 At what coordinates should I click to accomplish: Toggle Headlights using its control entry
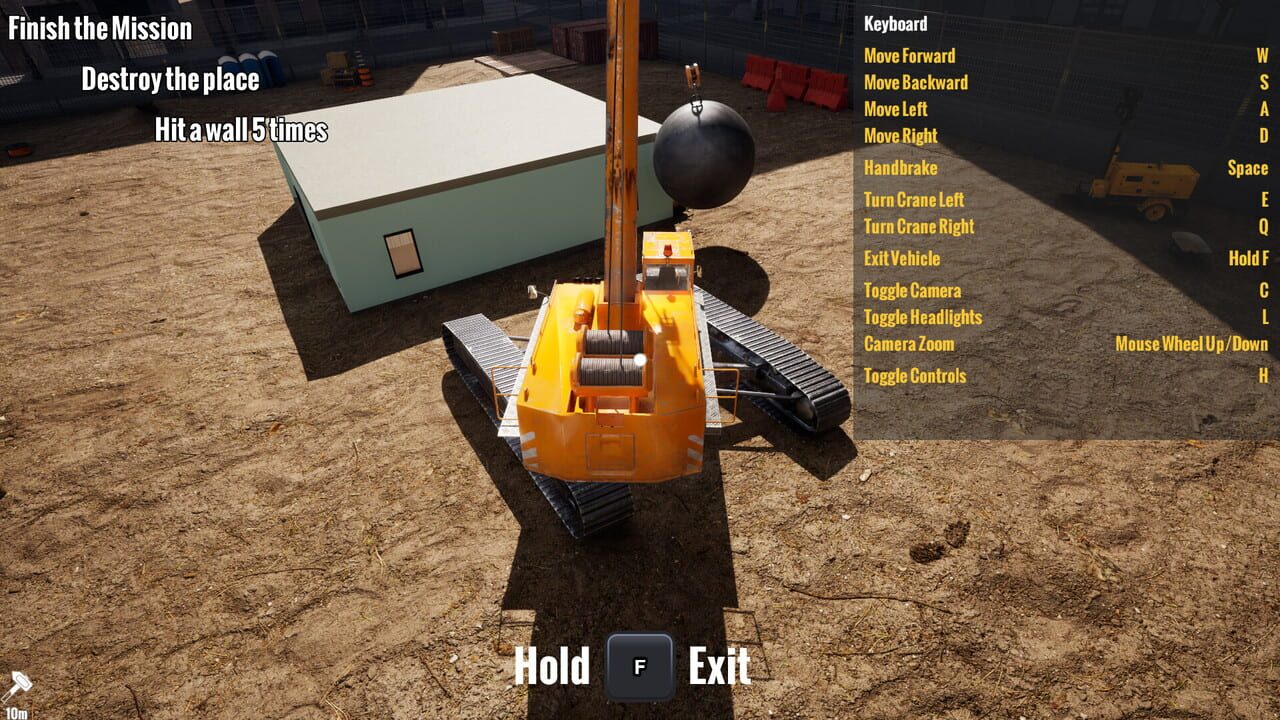click(x=923, y=316)
